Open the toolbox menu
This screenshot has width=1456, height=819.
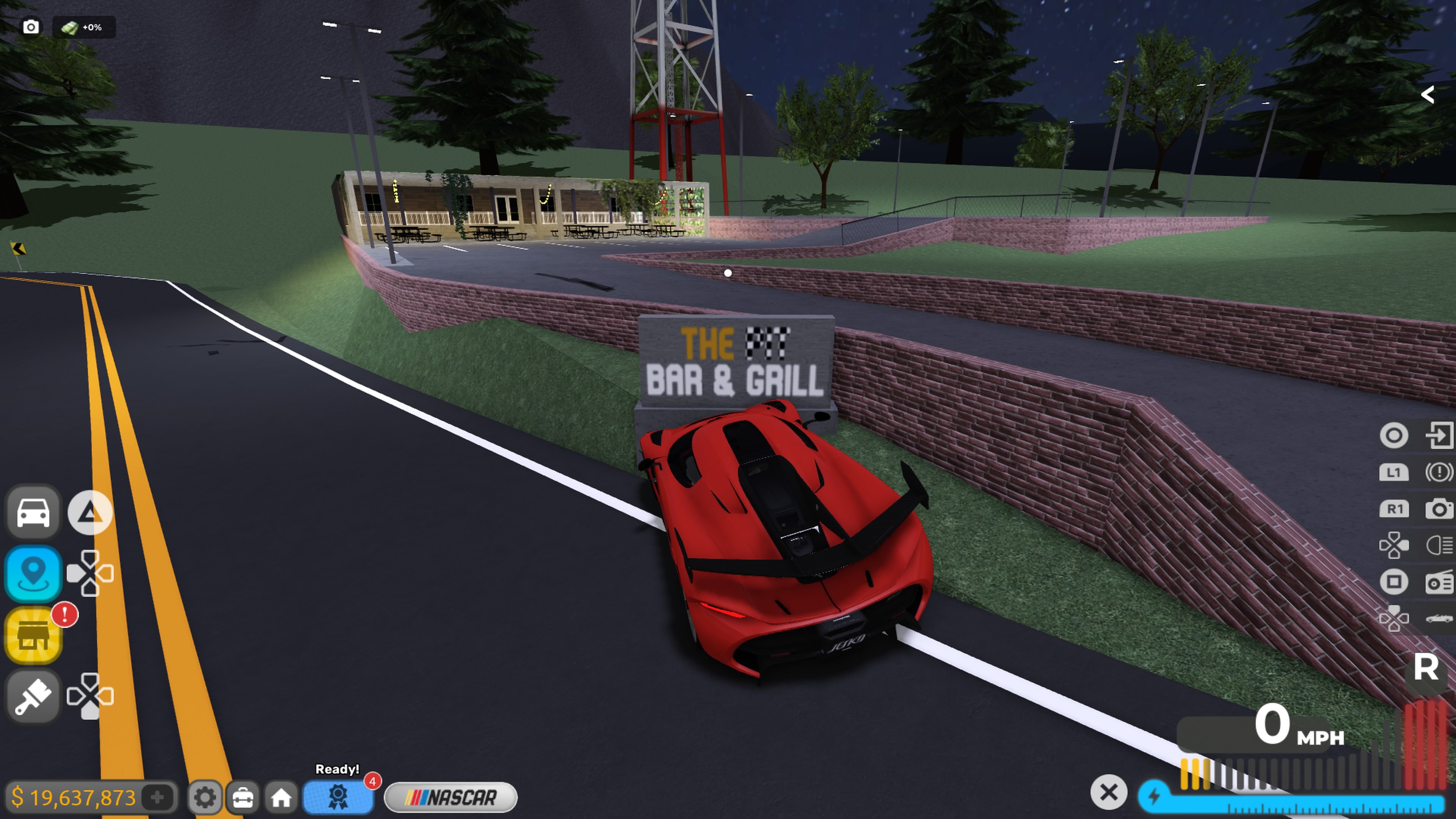(x=243, y=797)
